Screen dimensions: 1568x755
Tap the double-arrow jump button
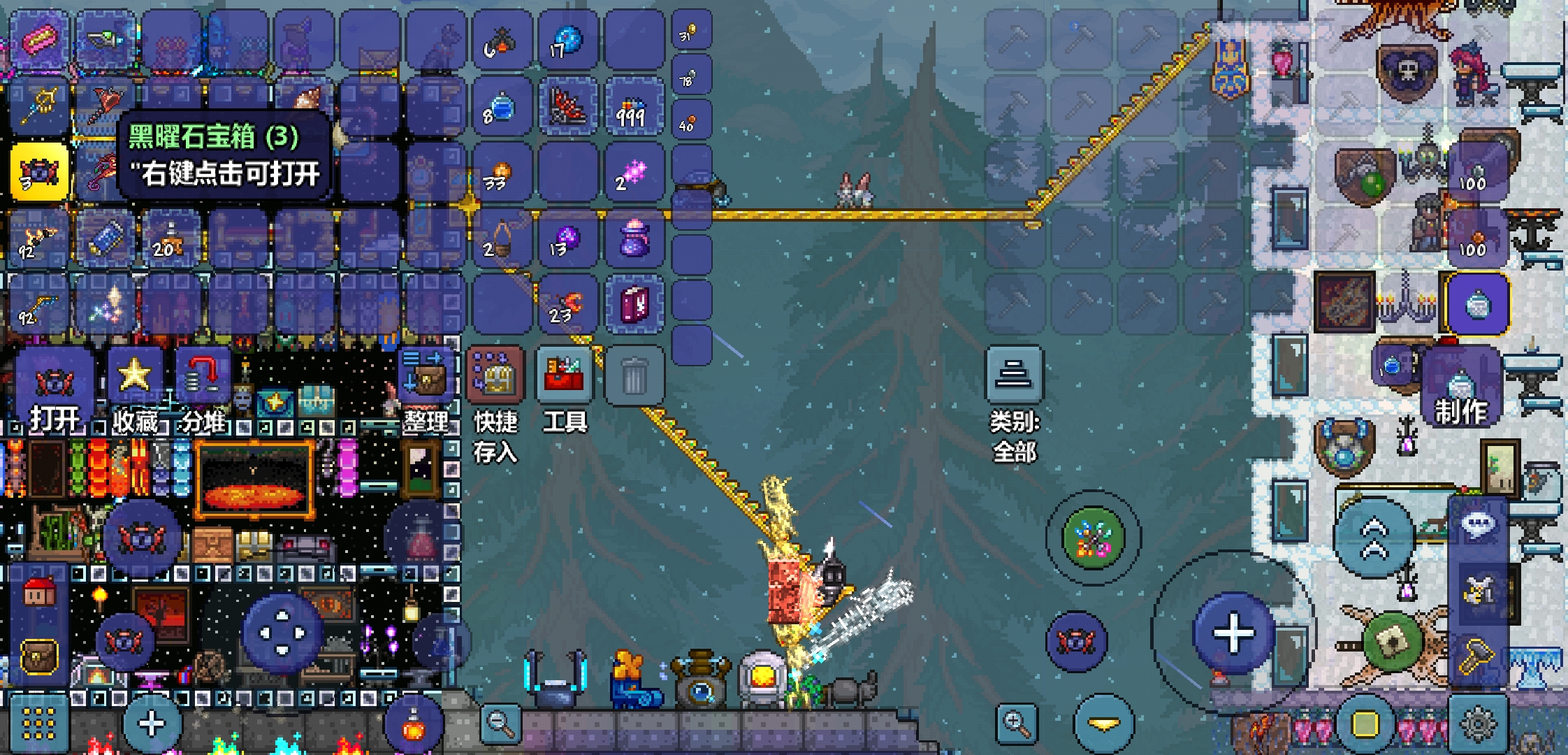[1374, 538]
